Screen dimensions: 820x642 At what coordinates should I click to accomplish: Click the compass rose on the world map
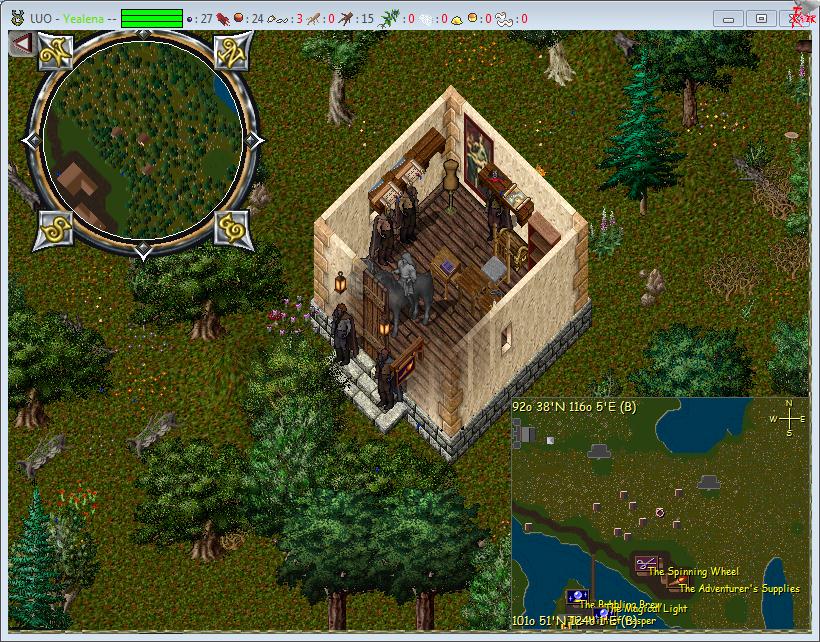click(788, 418)
